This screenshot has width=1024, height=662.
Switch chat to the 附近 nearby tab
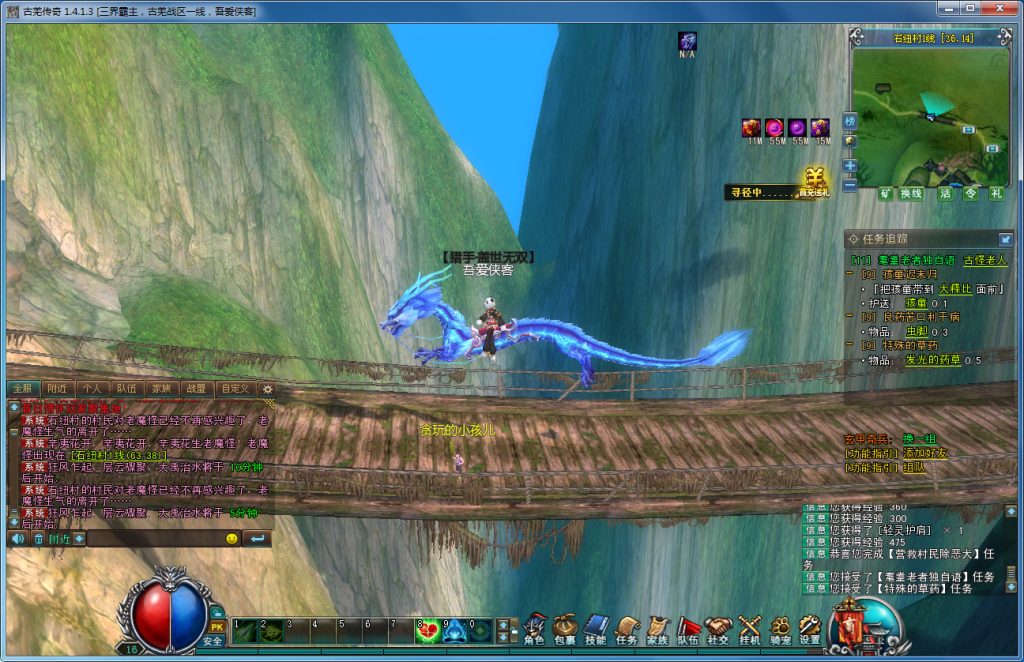[57, 388]
